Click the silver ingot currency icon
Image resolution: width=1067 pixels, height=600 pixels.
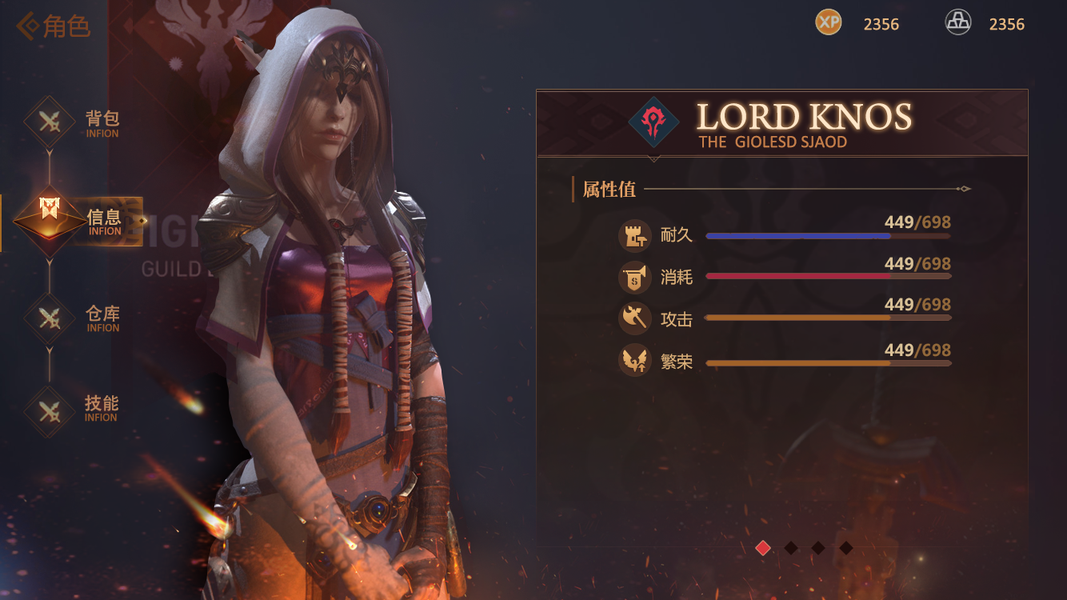pyautogui.click(x=958, y=22)
